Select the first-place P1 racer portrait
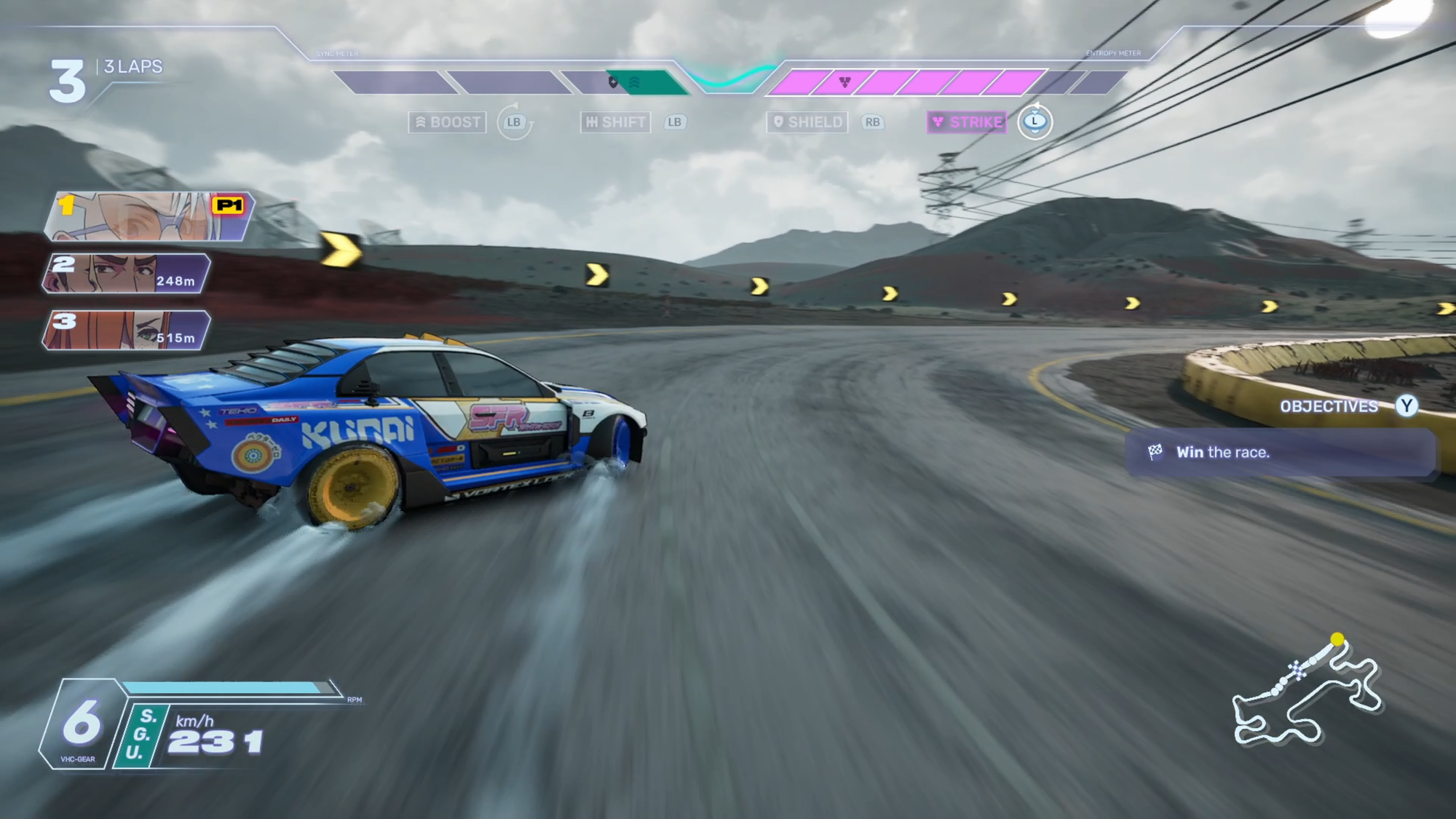 pos(150,216)
